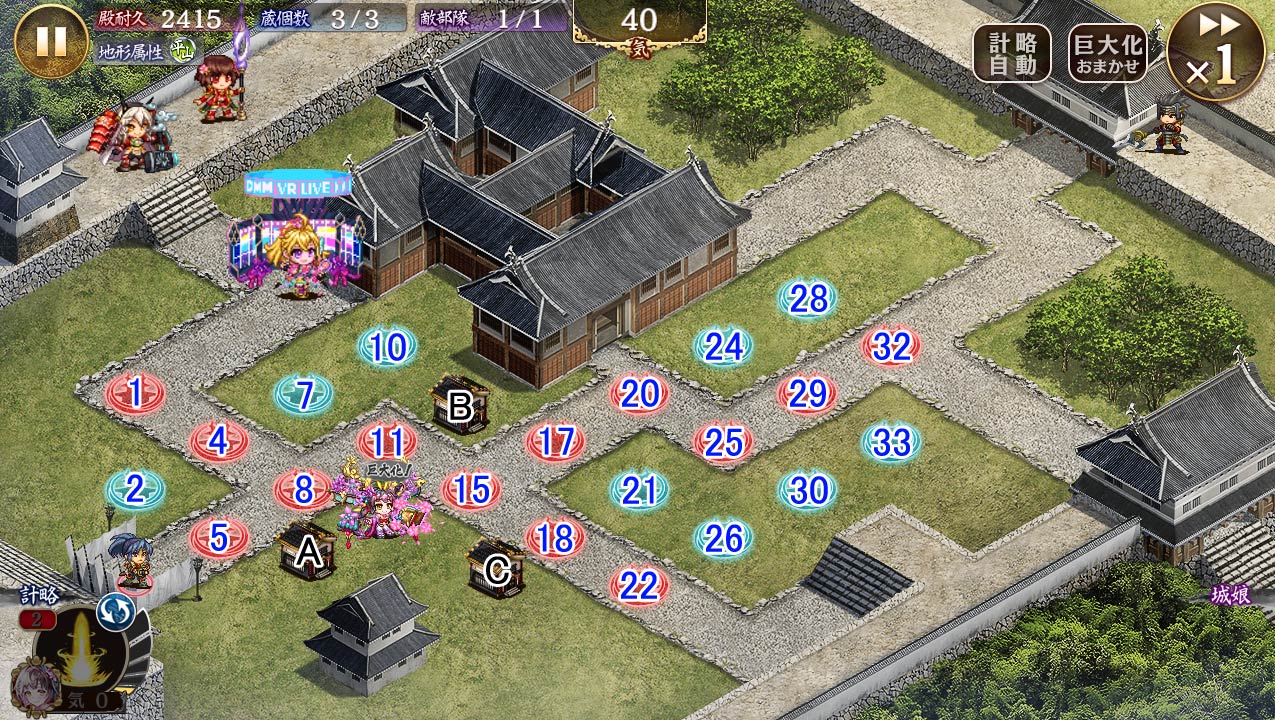This screenshot has height=720, width=1275.
Task: Open the 城娘 unit panel
Action: (x=1230, y=596)
